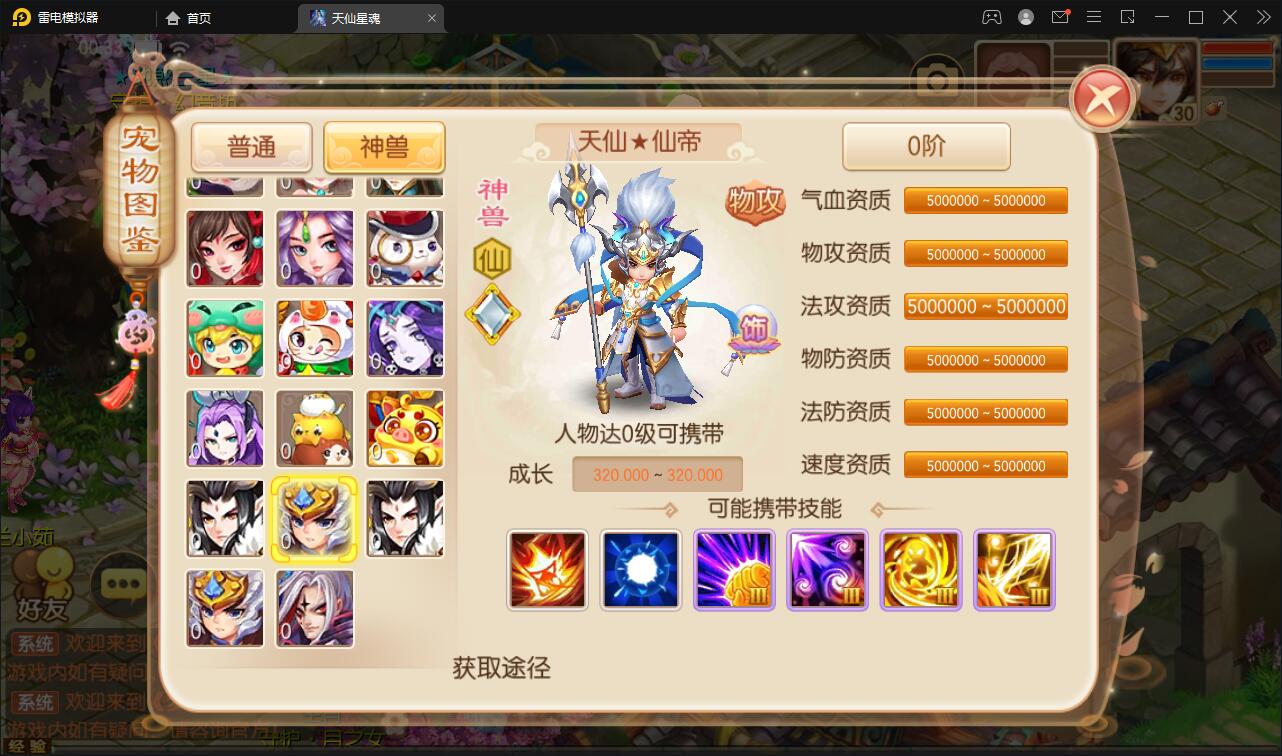This screenshot has width=1282, height=756.
Task: Click the blue energy orb skill icon
Action: [640, 570]
